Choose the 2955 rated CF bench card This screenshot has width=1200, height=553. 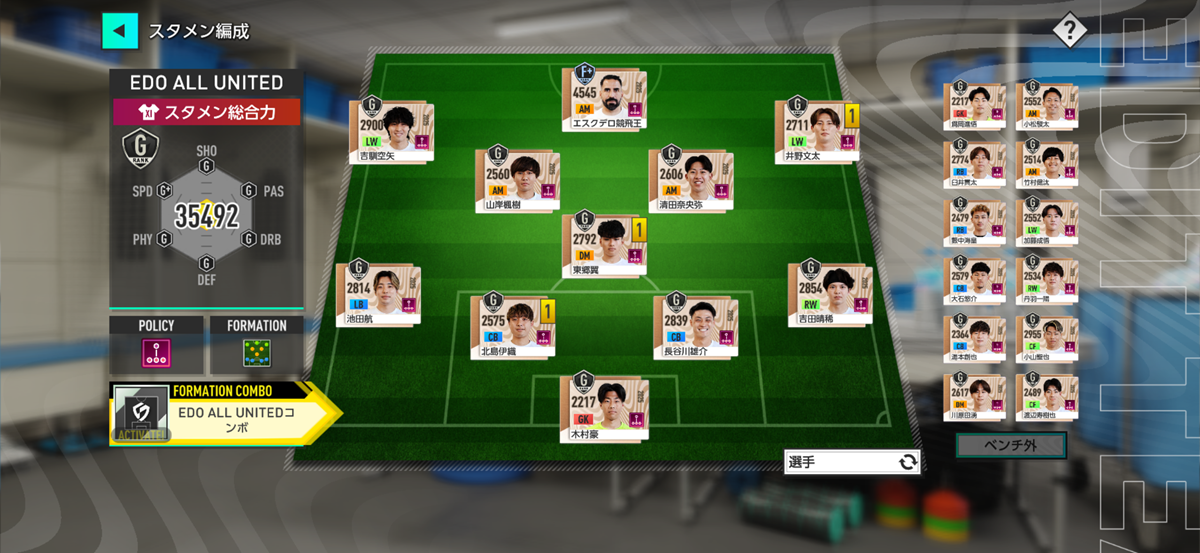click(1047, 340)
